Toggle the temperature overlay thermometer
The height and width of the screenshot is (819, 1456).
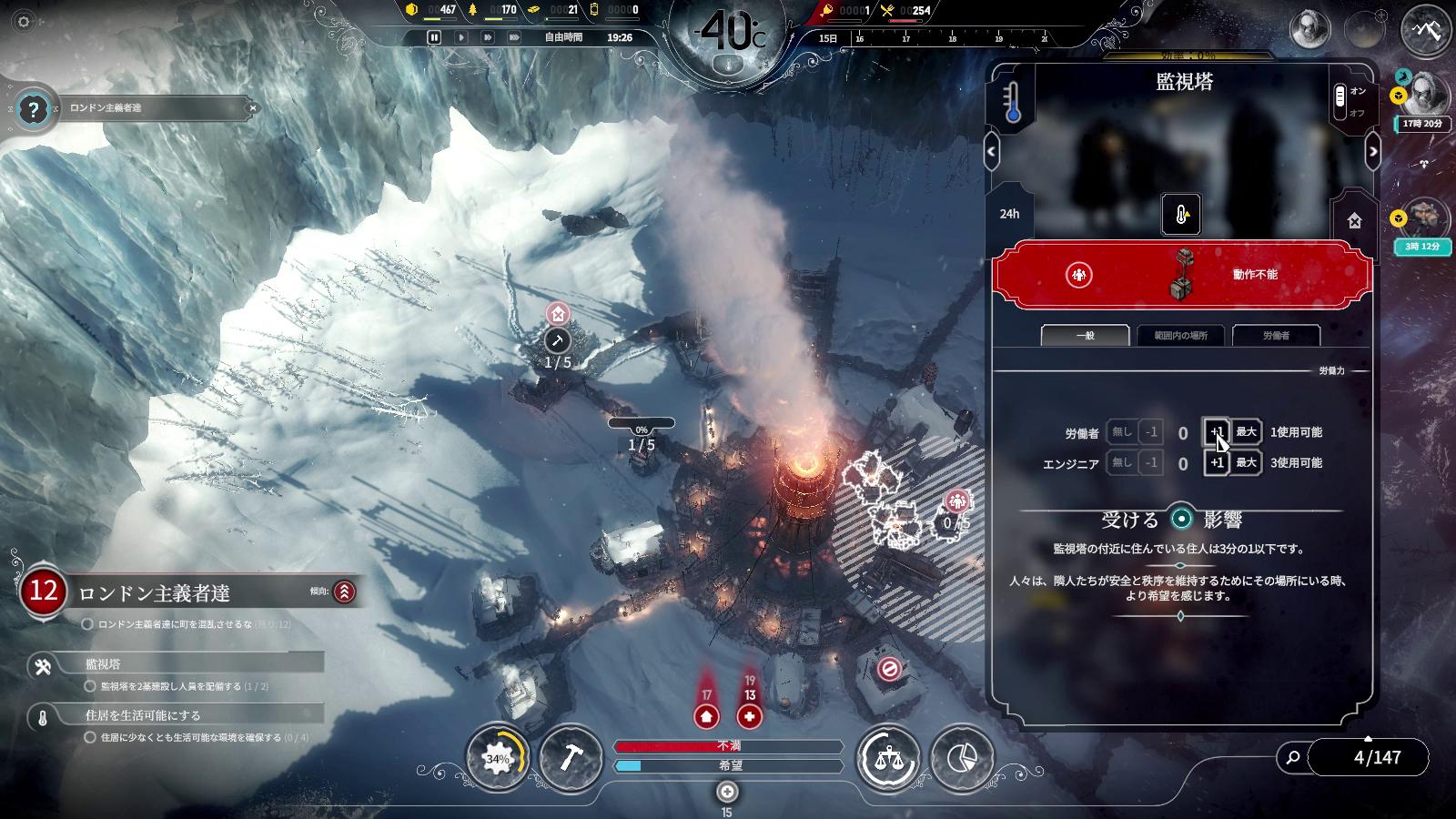pos(1013,102)
